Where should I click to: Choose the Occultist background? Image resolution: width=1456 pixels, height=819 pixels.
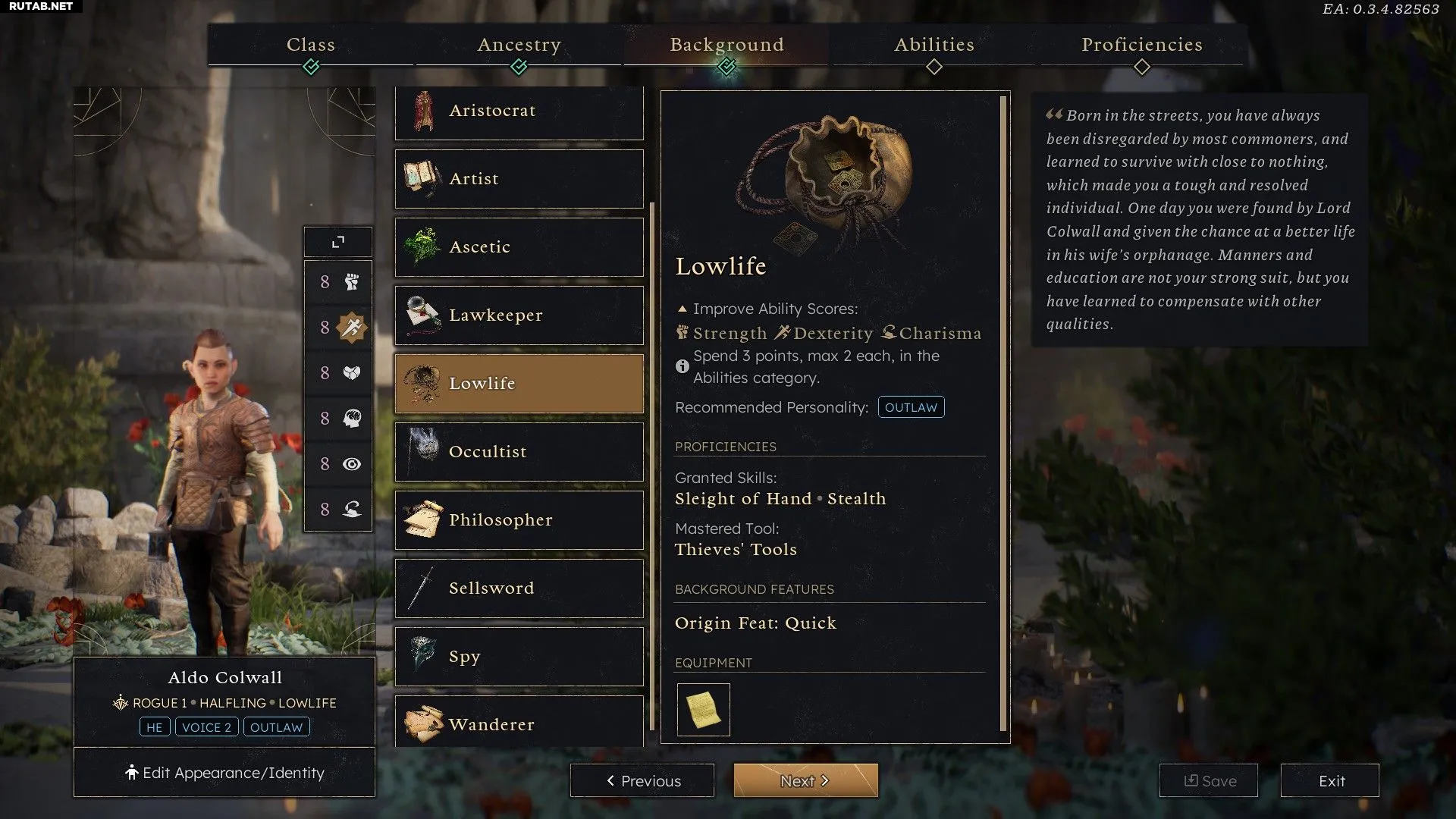click(519, 452)
